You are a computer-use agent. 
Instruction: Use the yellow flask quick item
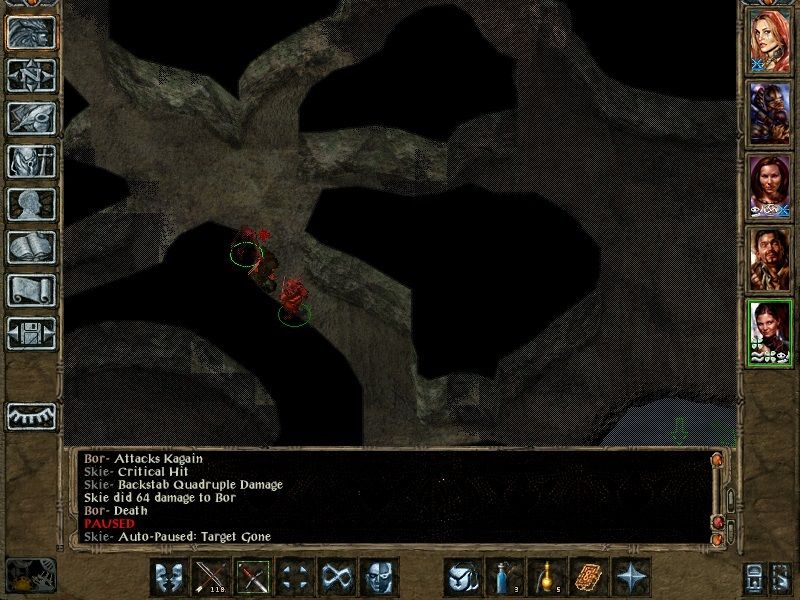coord(547,578)
